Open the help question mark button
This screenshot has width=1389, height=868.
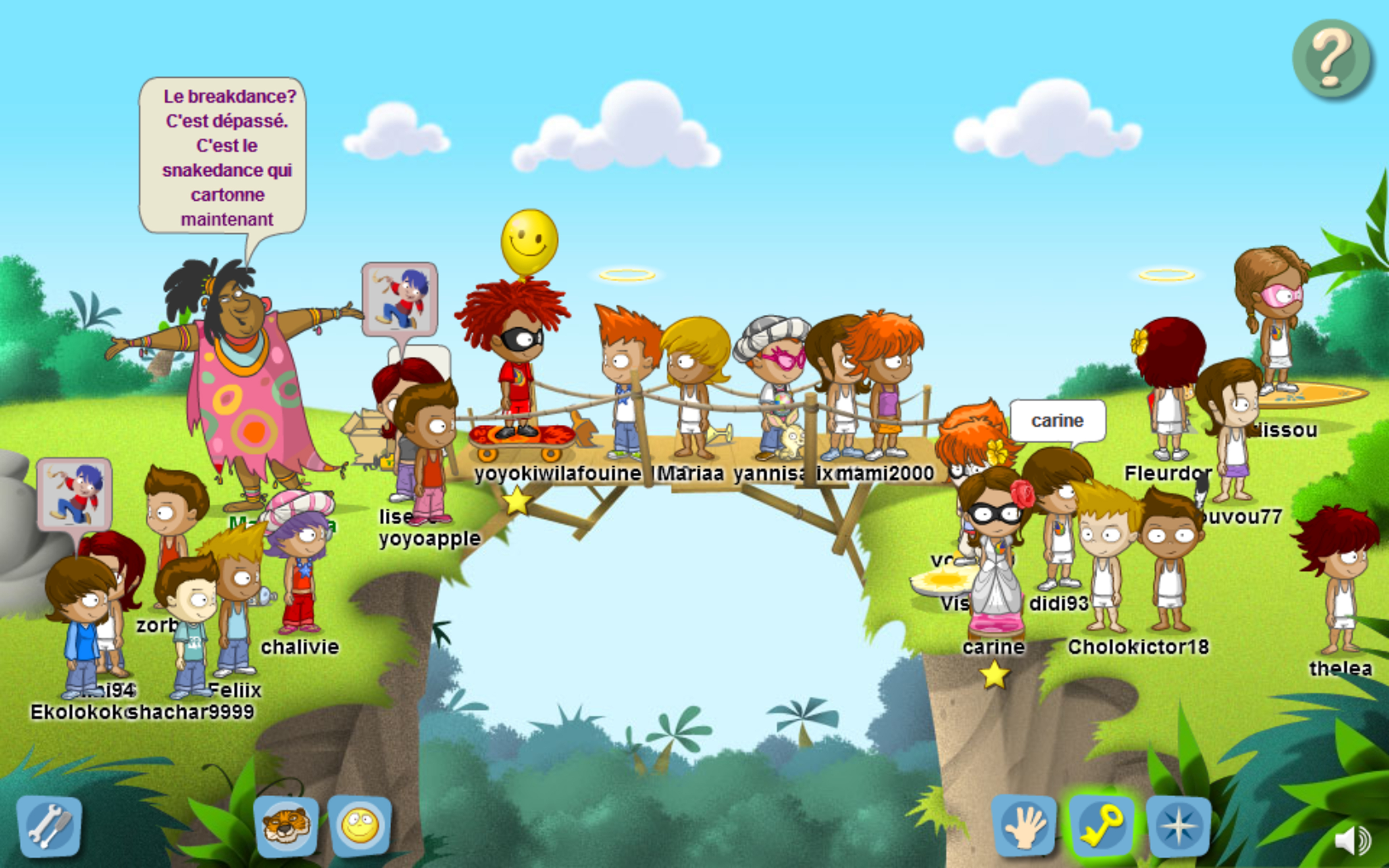1331,59
